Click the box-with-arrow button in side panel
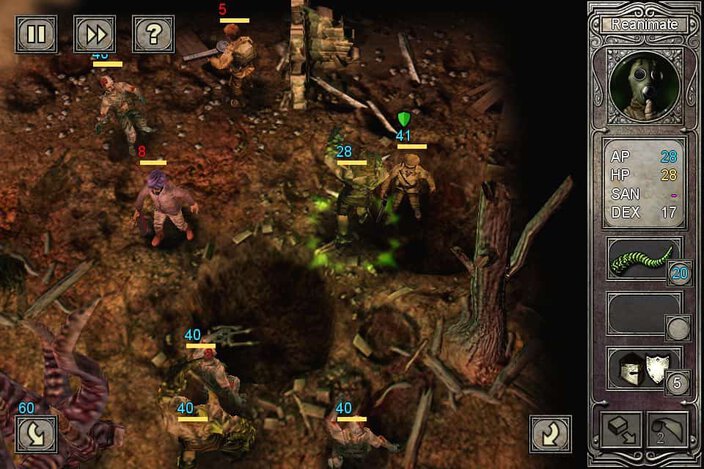 coord(620,430)
